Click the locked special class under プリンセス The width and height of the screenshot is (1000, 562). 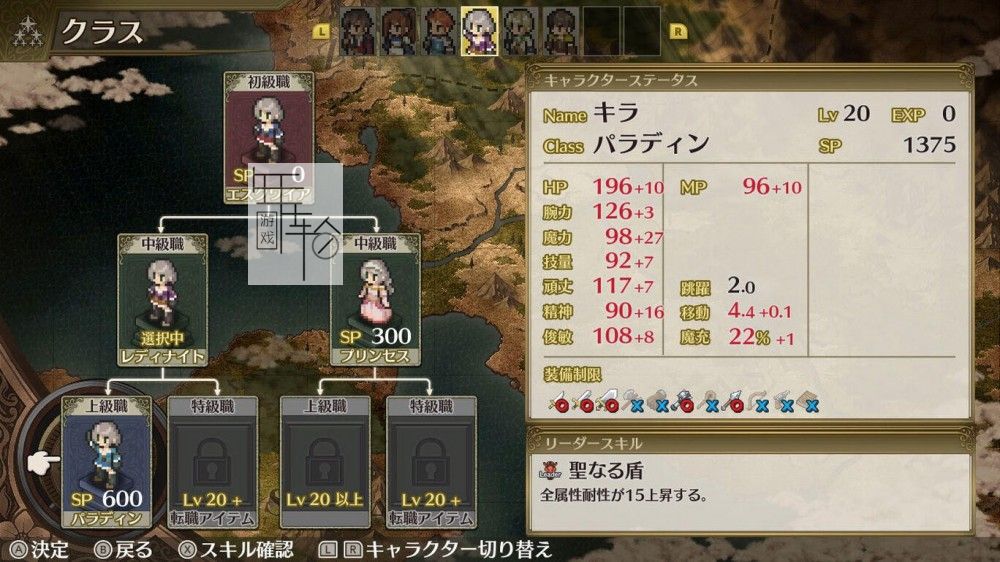428,461
